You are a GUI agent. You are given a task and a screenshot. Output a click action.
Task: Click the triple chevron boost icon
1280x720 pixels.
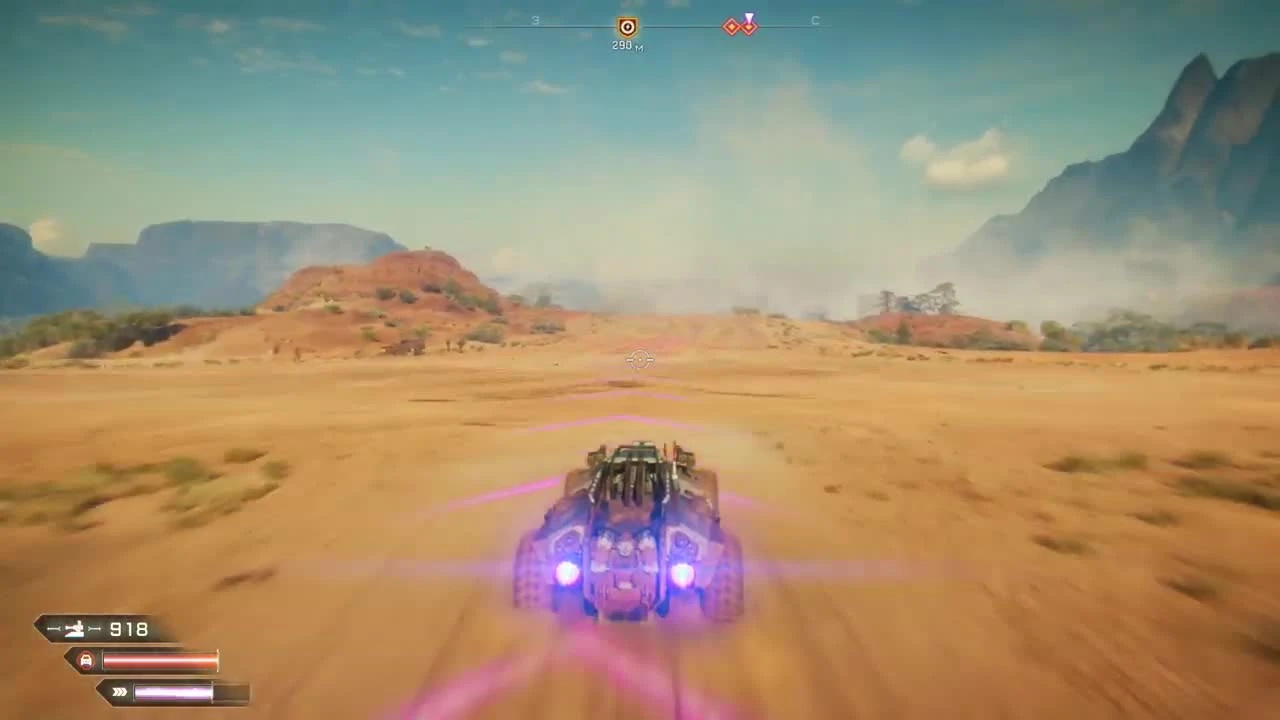tap(119, 692)
